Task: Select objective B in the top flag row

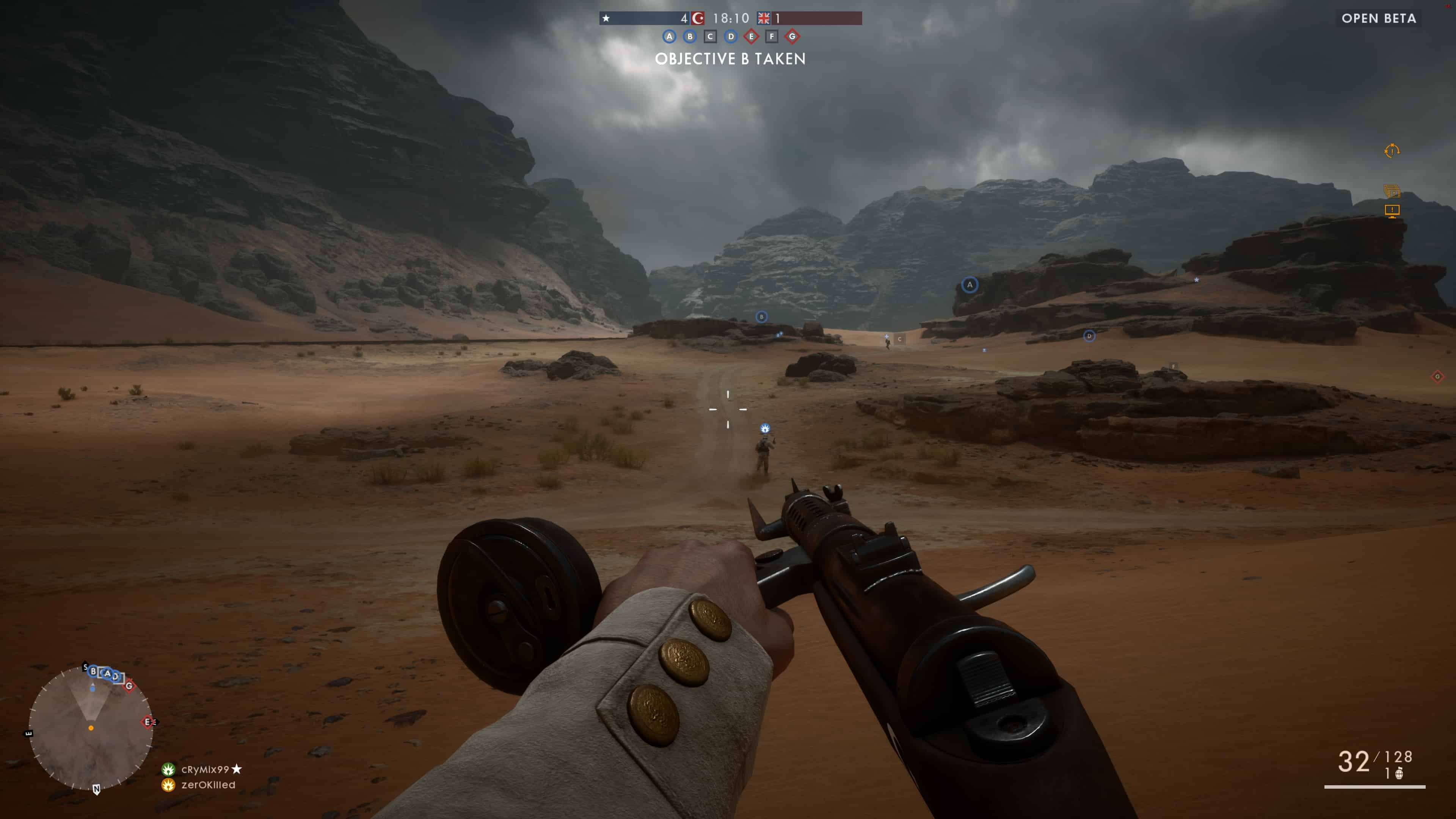Action: click(690, 37)
